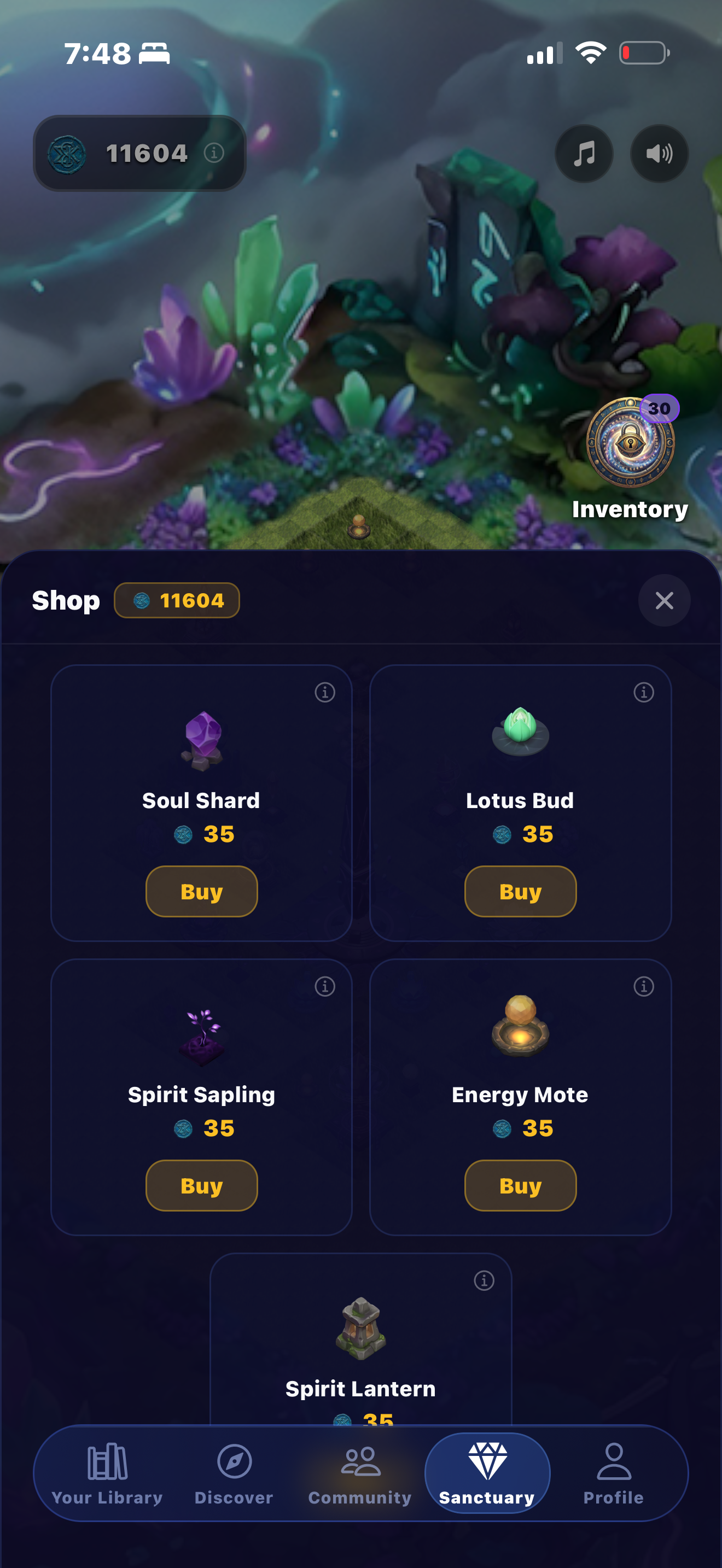This screenshot has height=1568, width=722.
Task: Open the music toggle icon
Action: [583, 154]
